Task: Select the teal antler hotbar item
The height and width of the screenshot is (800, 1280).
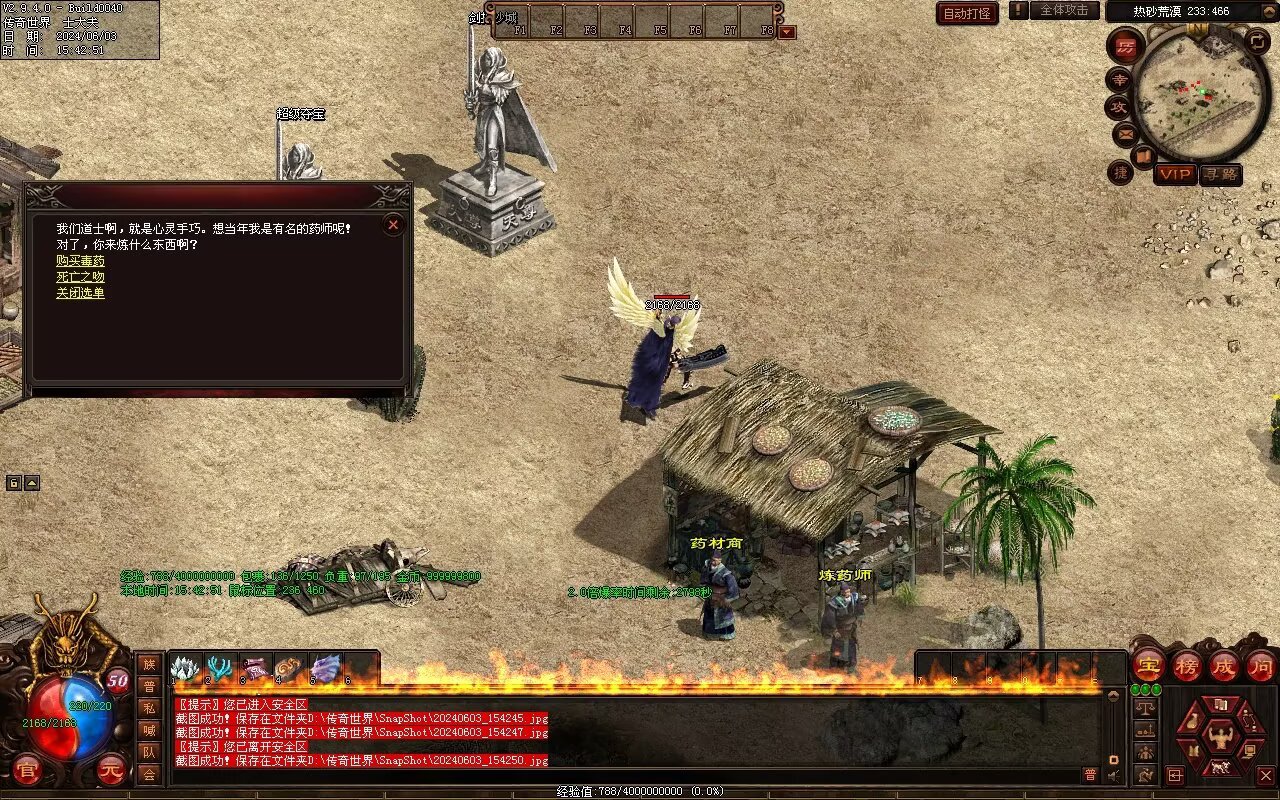Action: click(220, 668)
